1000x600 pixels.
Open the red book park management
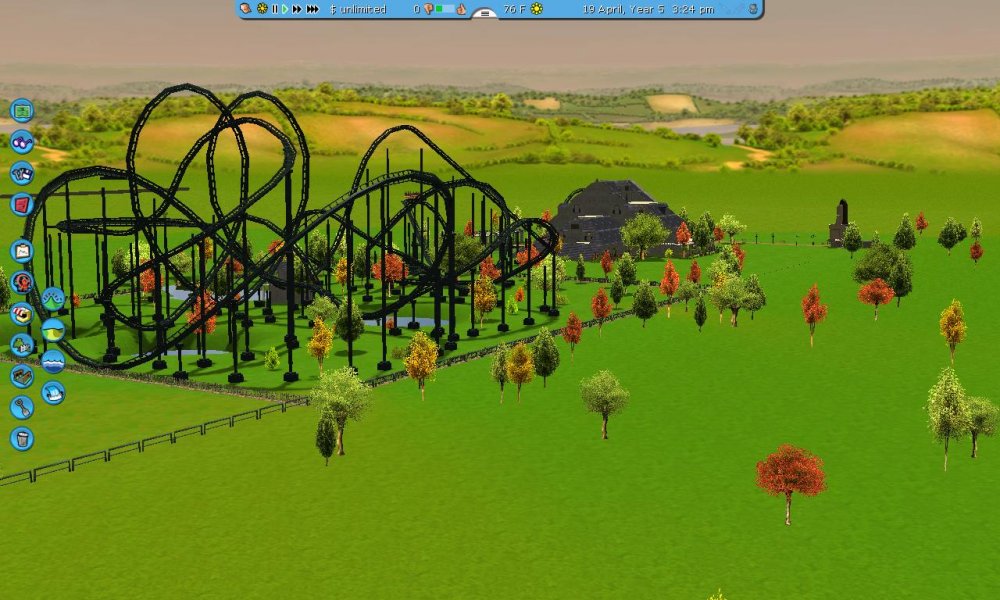[22, 205]
